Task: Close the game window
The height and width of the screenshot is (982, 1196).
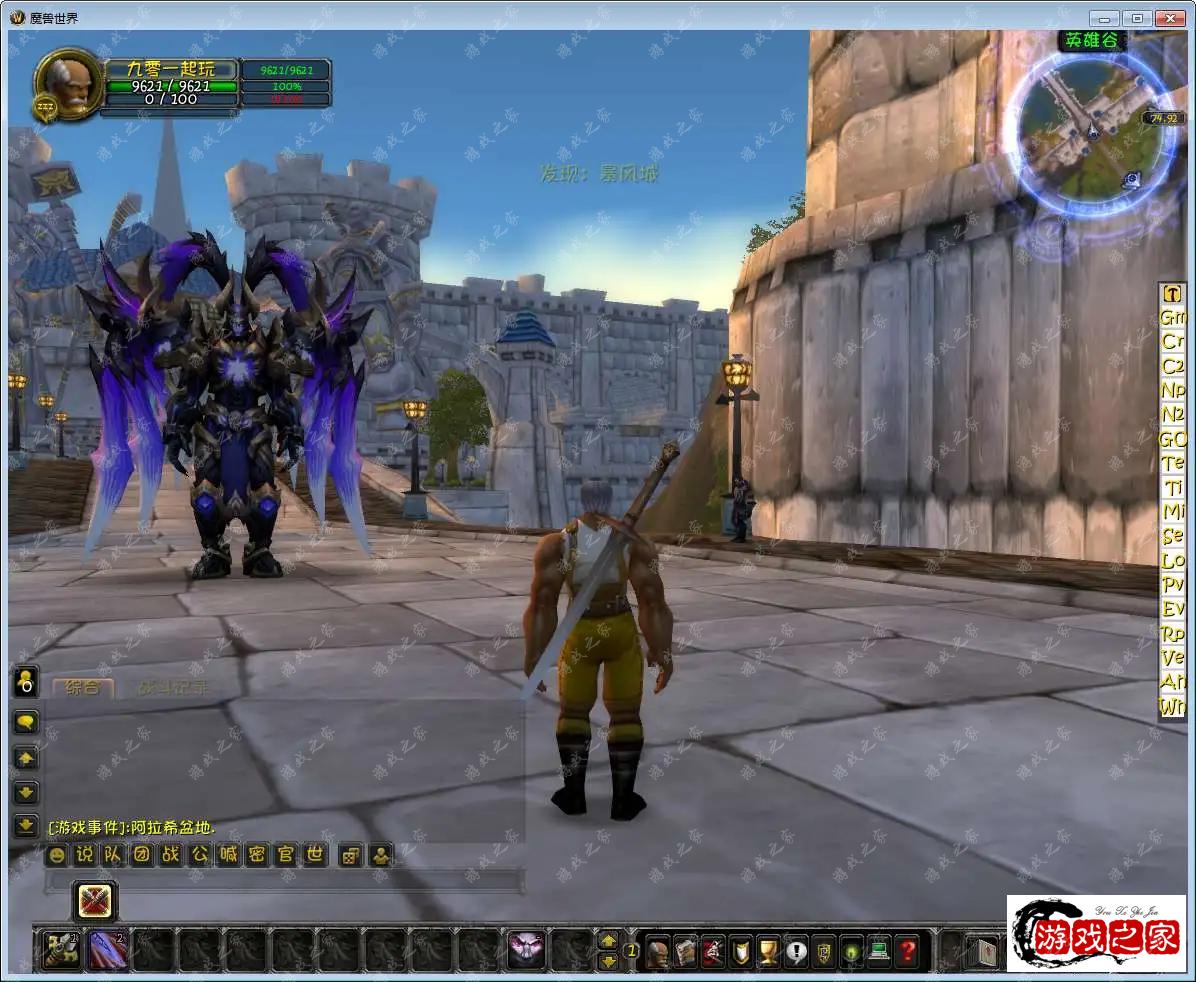Action: pos(1169,18)
